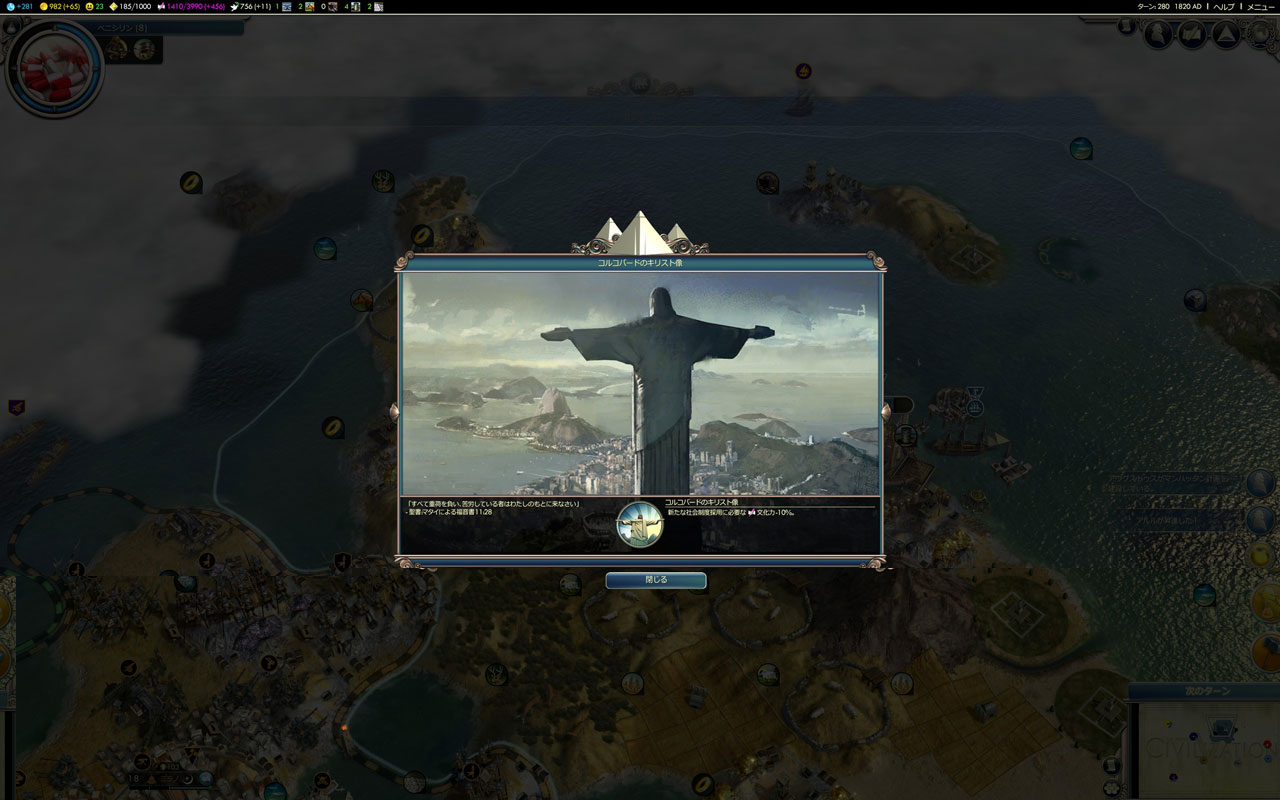This screenshot has height=800, width=1280.
Task: Show the science per turn details
Action: (x=20, y=6)
